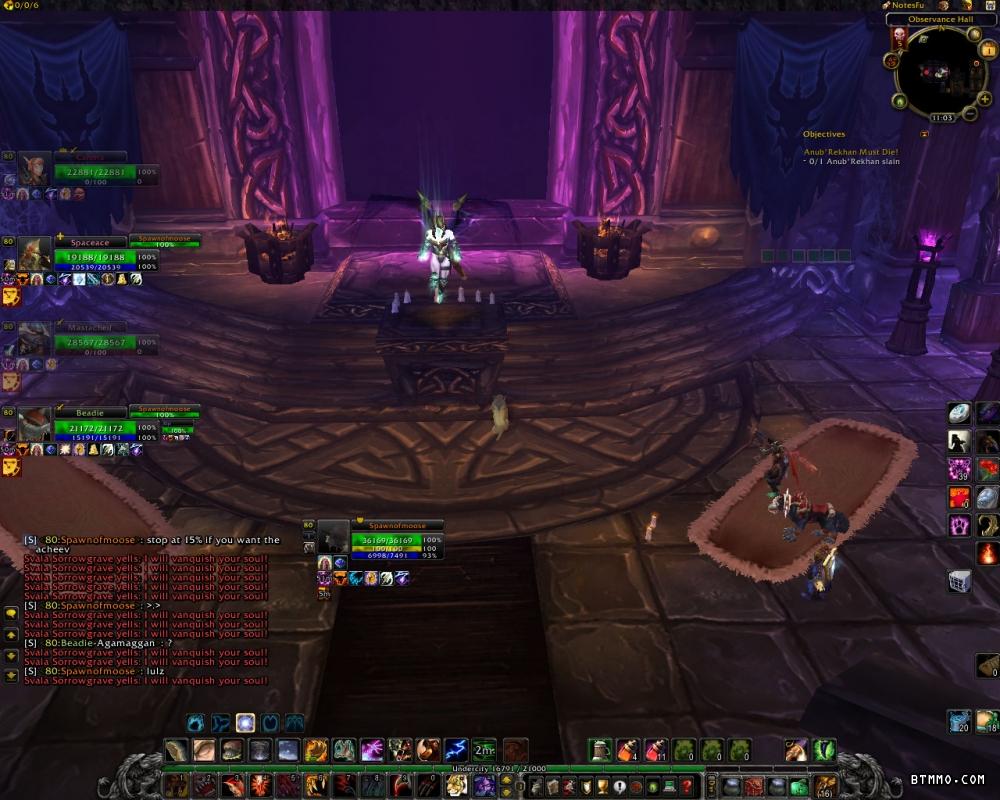Click the dungeon difficulty skull flag
This screenshot has height=800, width=1000.
coord(898,38)
